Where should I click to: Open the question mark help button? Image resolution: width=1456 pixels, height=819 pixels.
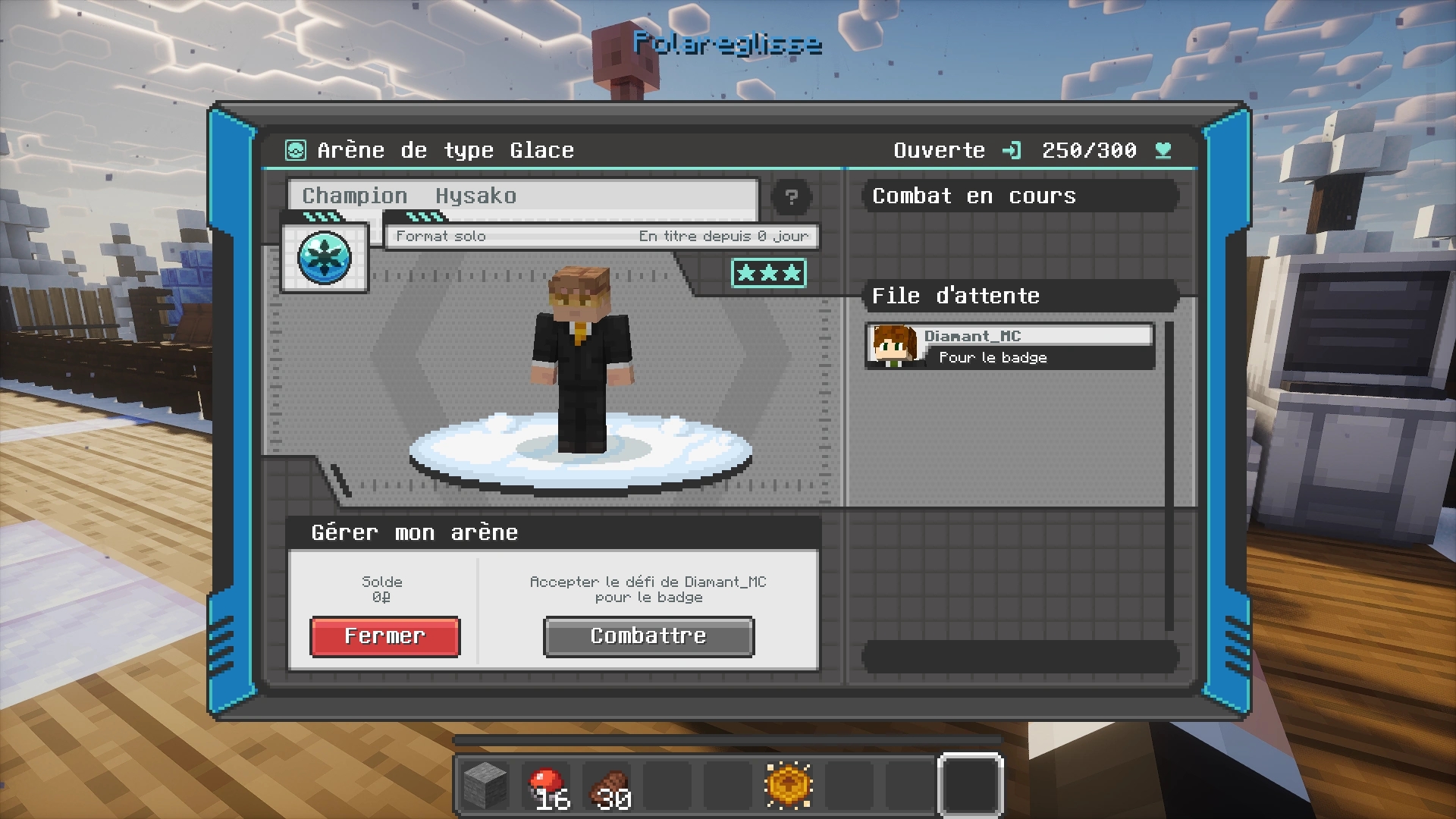(x=791, y=198)
